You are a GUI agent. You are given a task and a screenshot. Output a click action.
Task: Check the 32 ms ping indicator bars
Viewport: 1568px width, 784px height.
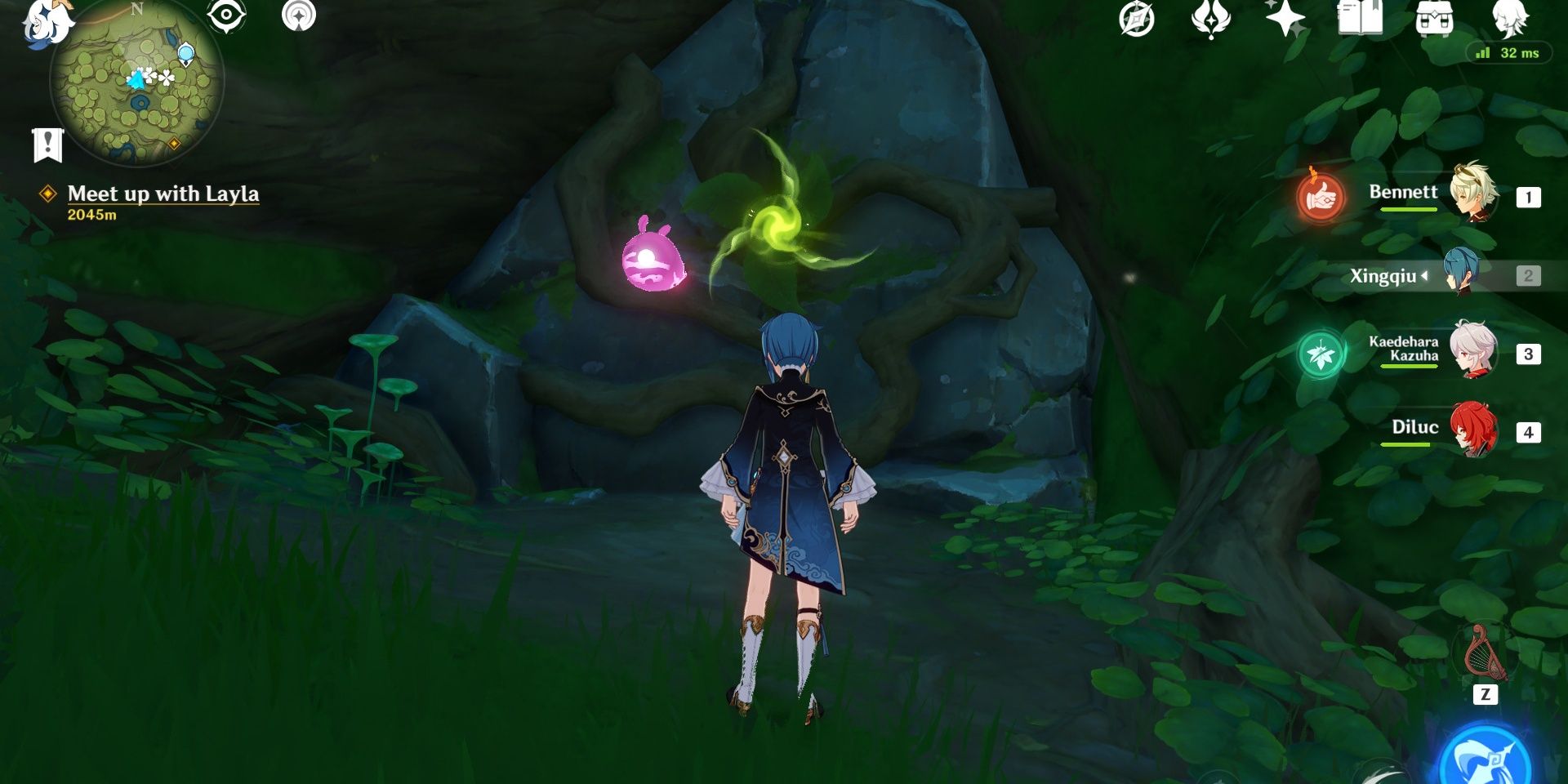tap(1482, 51)
